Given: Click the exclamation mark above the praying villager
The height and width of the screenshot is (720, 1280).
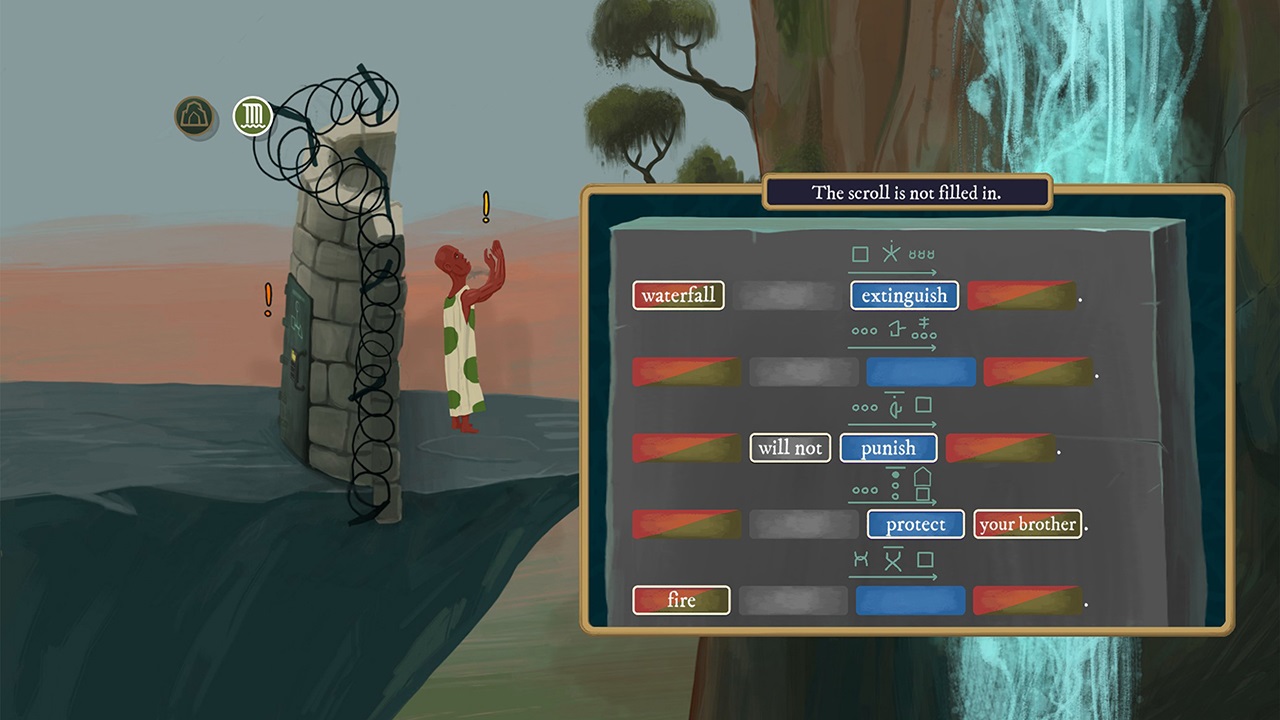Looking at the screenshot, I should coord(486,205).
